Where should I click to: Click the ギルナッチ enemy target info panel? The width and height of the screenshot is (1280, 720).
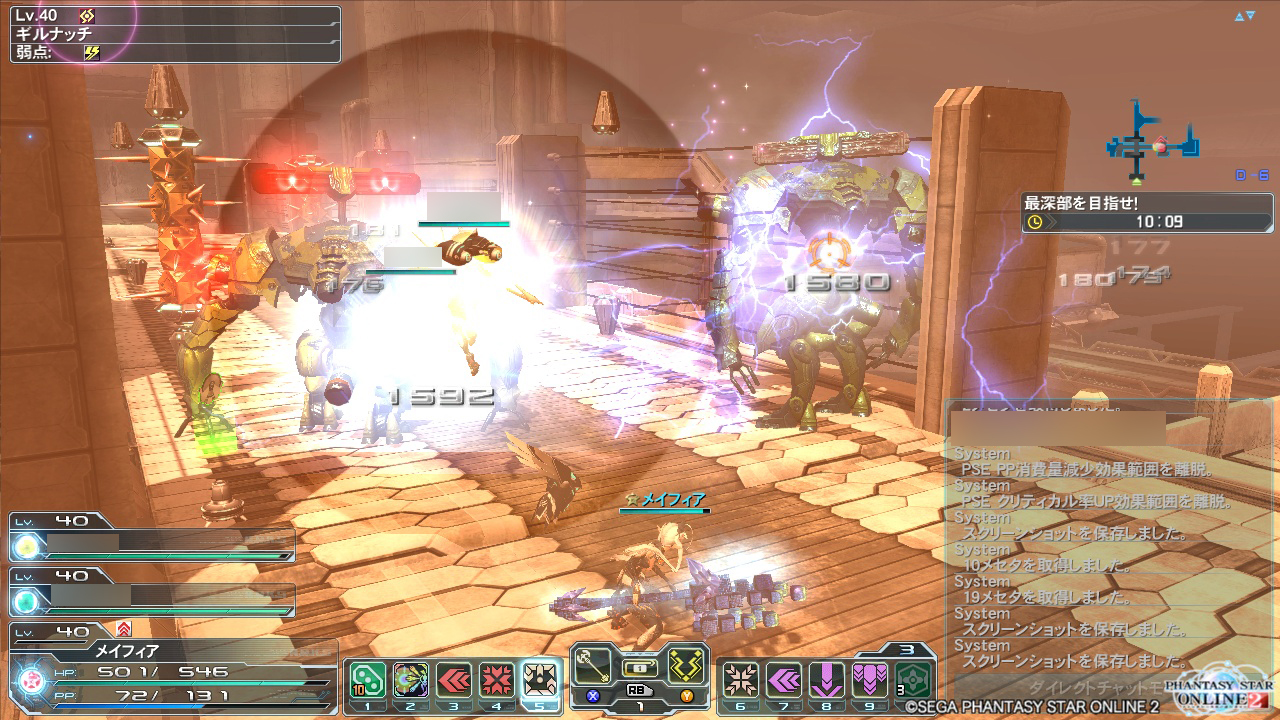coord(176,33)
